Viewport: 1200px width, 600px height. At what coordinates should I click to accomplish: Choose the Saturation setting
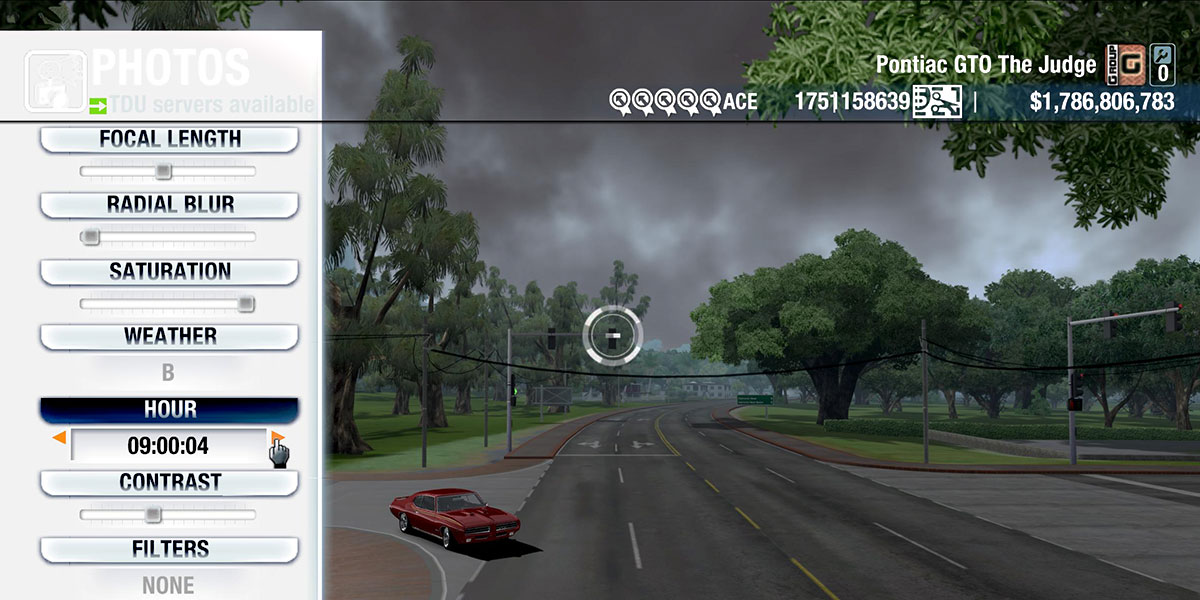(x=169, y=272)
